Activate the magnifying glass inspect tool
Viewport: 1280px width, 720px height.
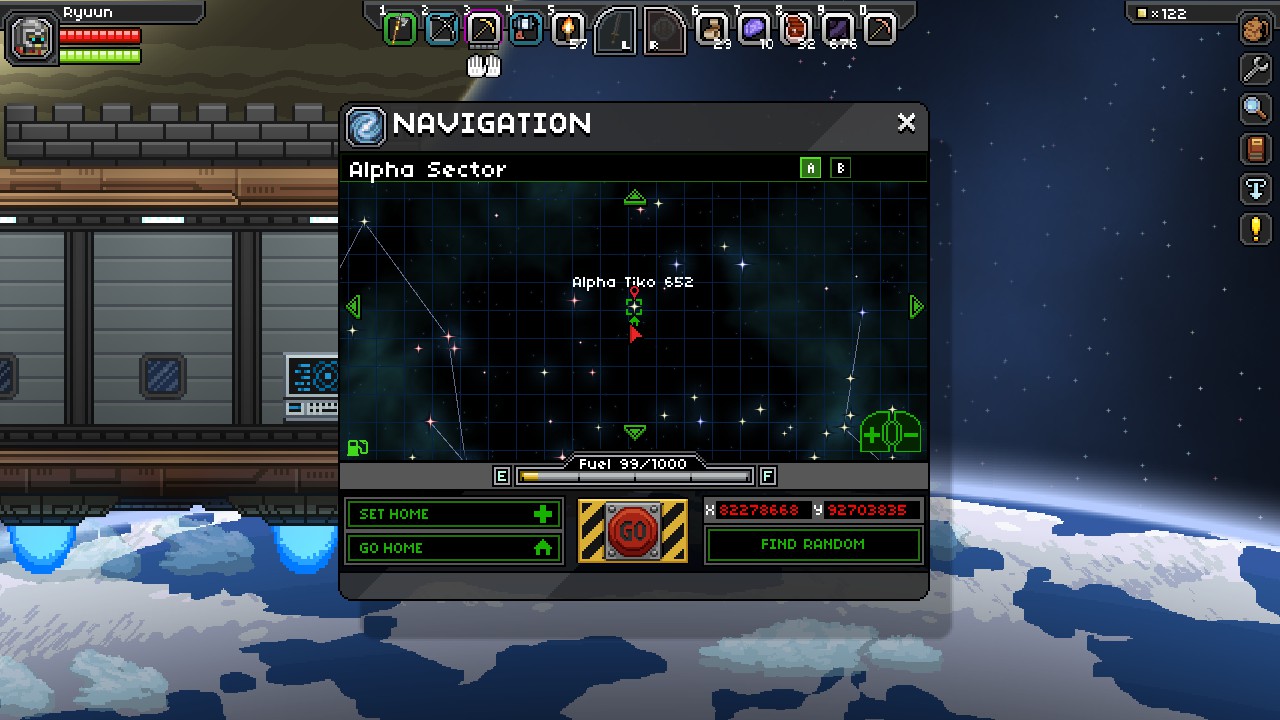(1255, 108)
